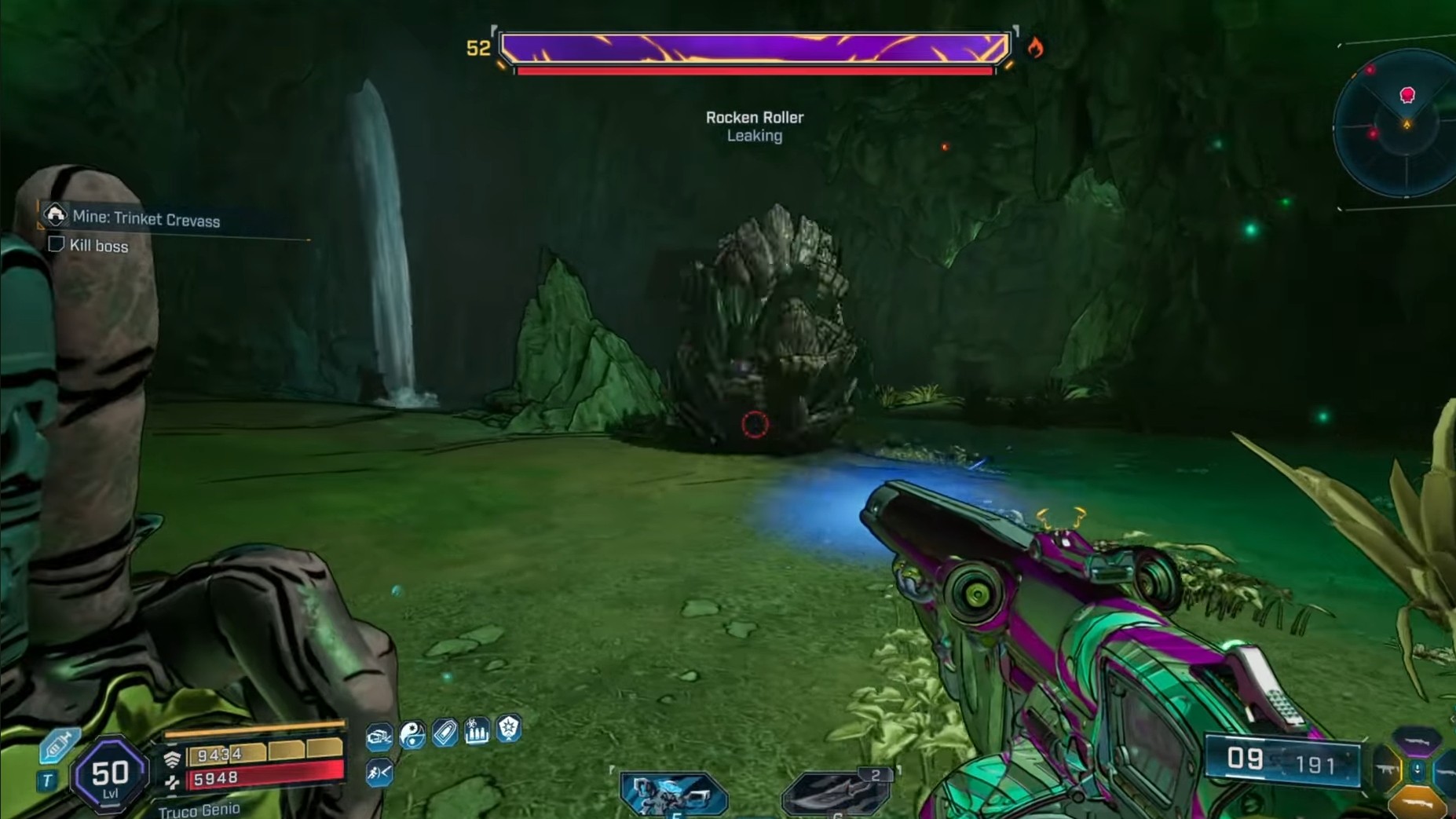1456x819 pixels.
Task: Click the red skull marker on minimap
Action: [x=1407, y=95]
